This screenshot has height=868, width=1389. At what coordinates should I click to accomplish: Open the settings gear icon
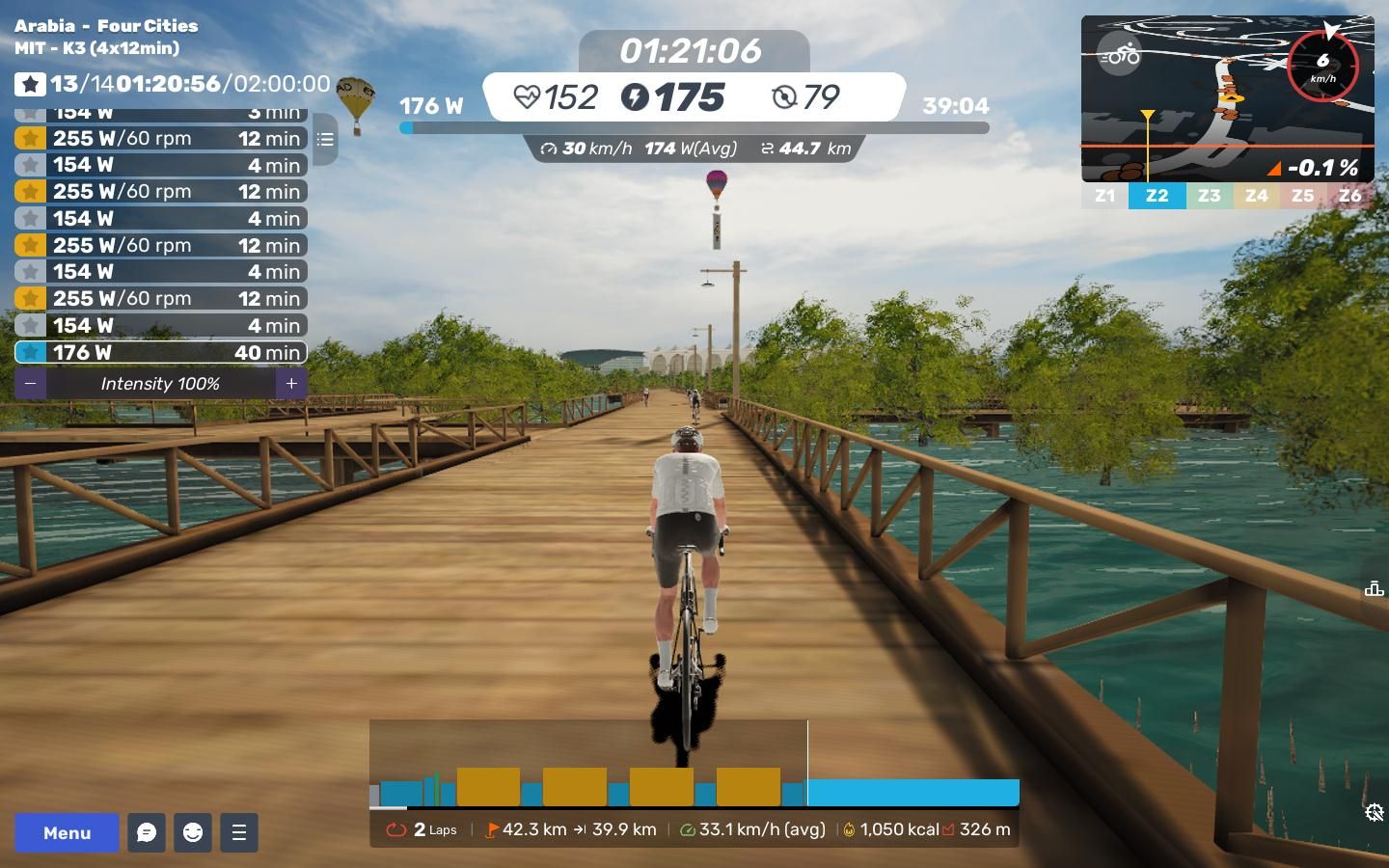(x=1375, y=812)
